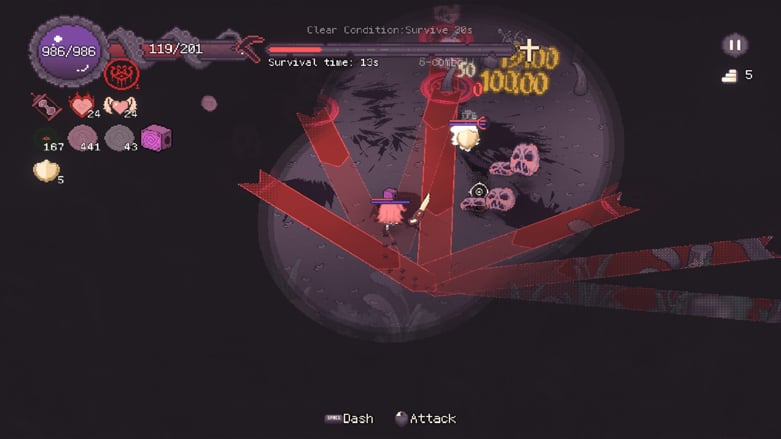Click the red hourglass icon
This screenshot has height=439, width=781.
pyautogui.click(x=45, y=106)
